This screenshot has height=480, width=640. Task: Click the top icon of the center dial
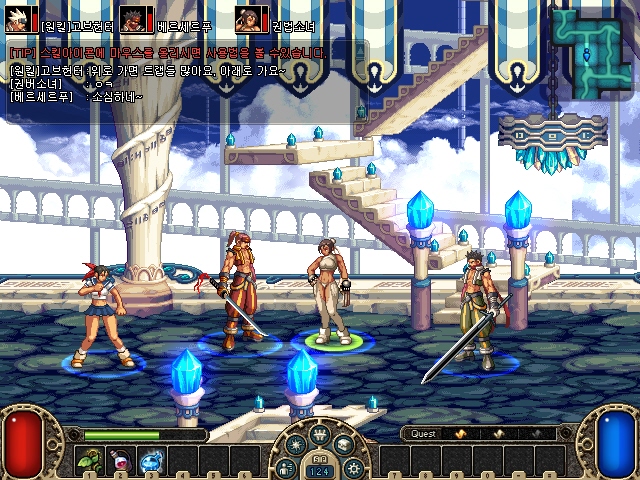[319, 434]
